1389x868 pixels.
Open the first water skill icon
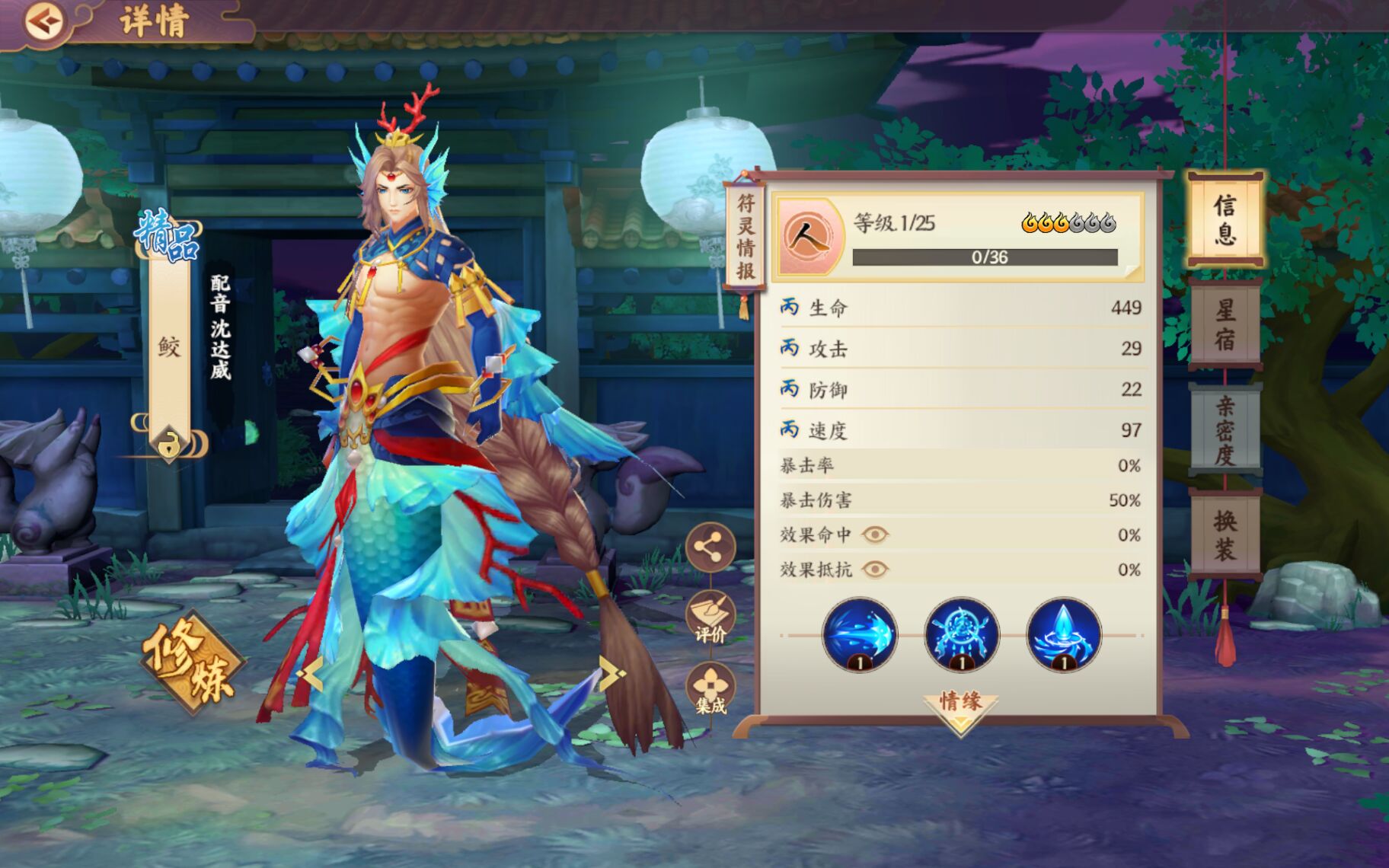860,637
